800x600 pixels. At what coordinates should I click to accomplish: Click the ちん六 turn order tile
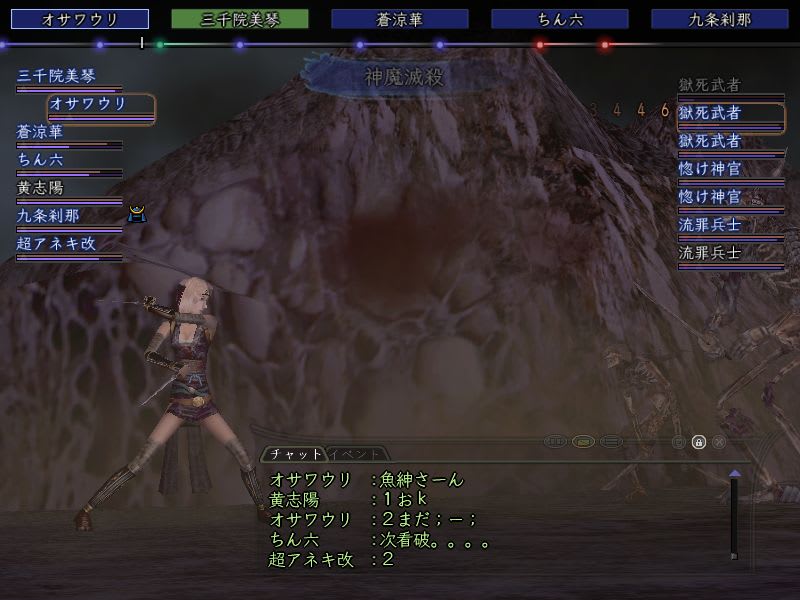560,19
